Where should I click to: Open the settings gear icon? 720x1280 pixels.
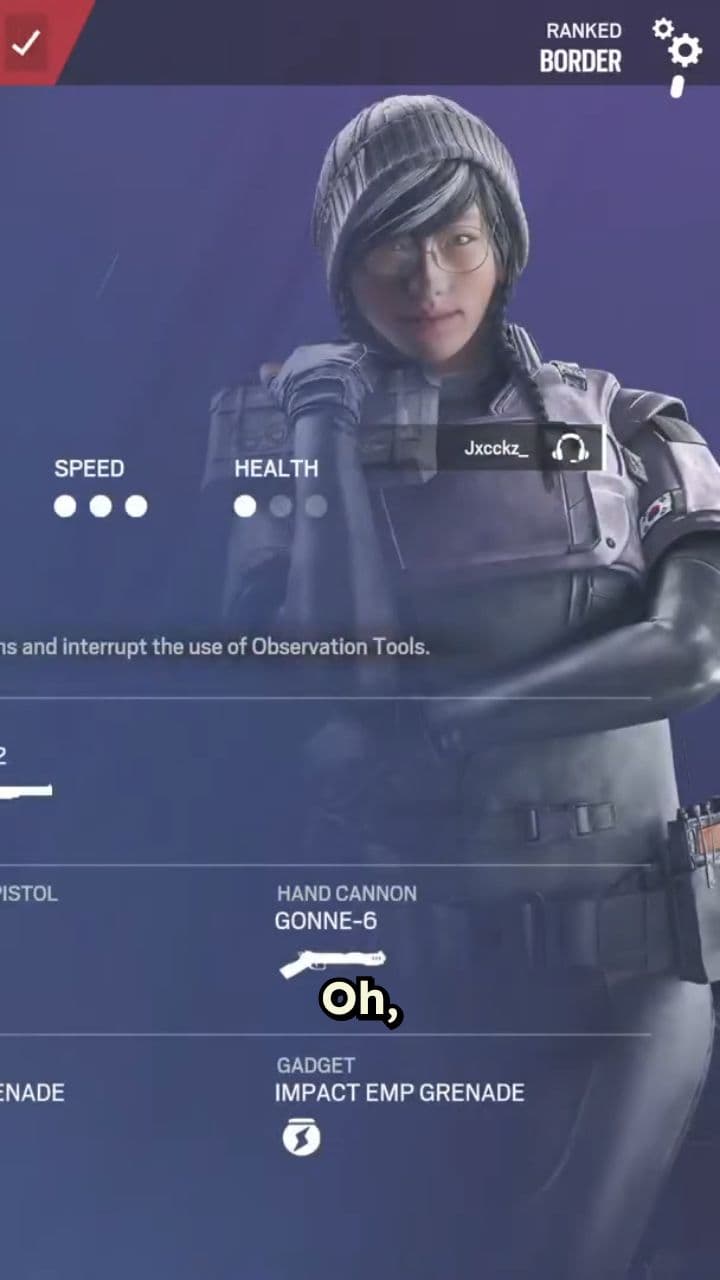click(679, 46)
